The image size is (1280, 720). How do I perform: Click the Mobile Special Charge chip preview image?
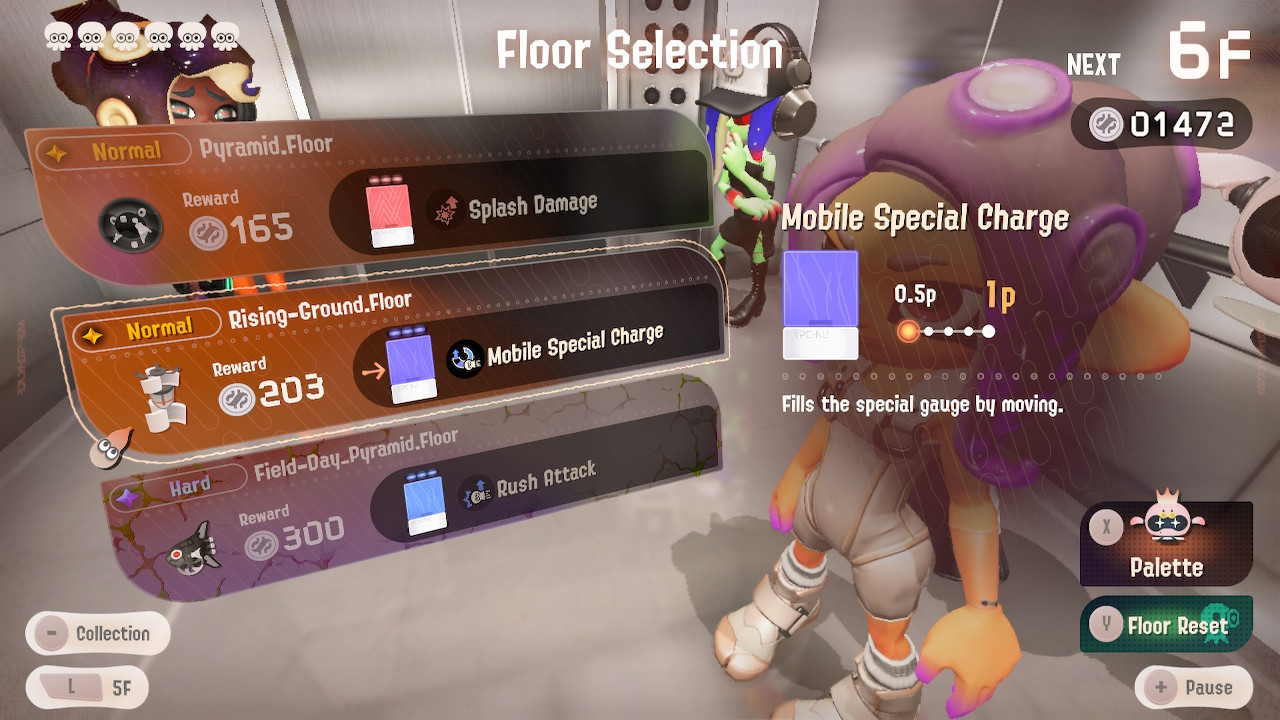[x=822, y=305]
